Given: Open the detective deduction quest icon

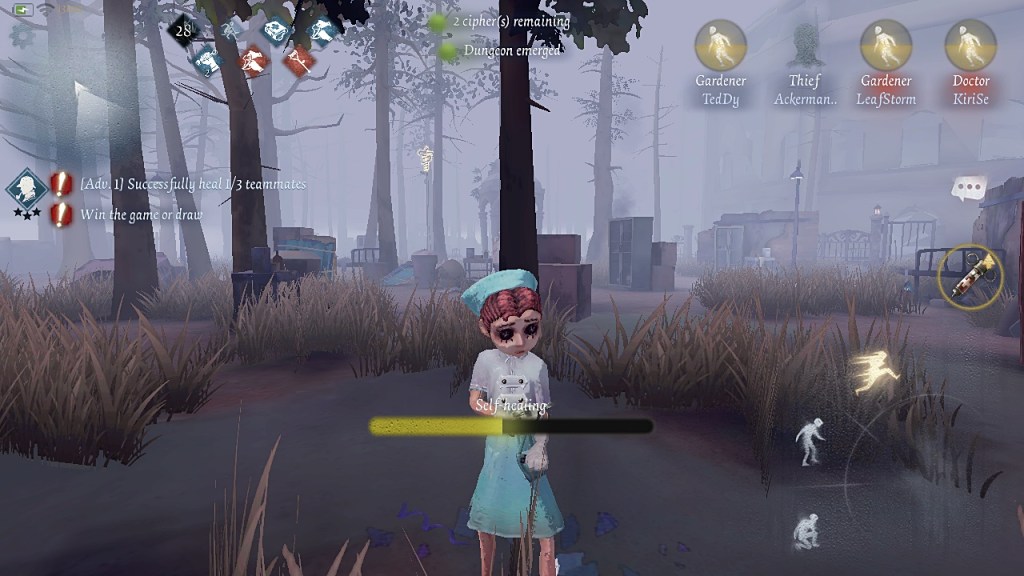Looking at the screenshot, I should coord(25,189).
